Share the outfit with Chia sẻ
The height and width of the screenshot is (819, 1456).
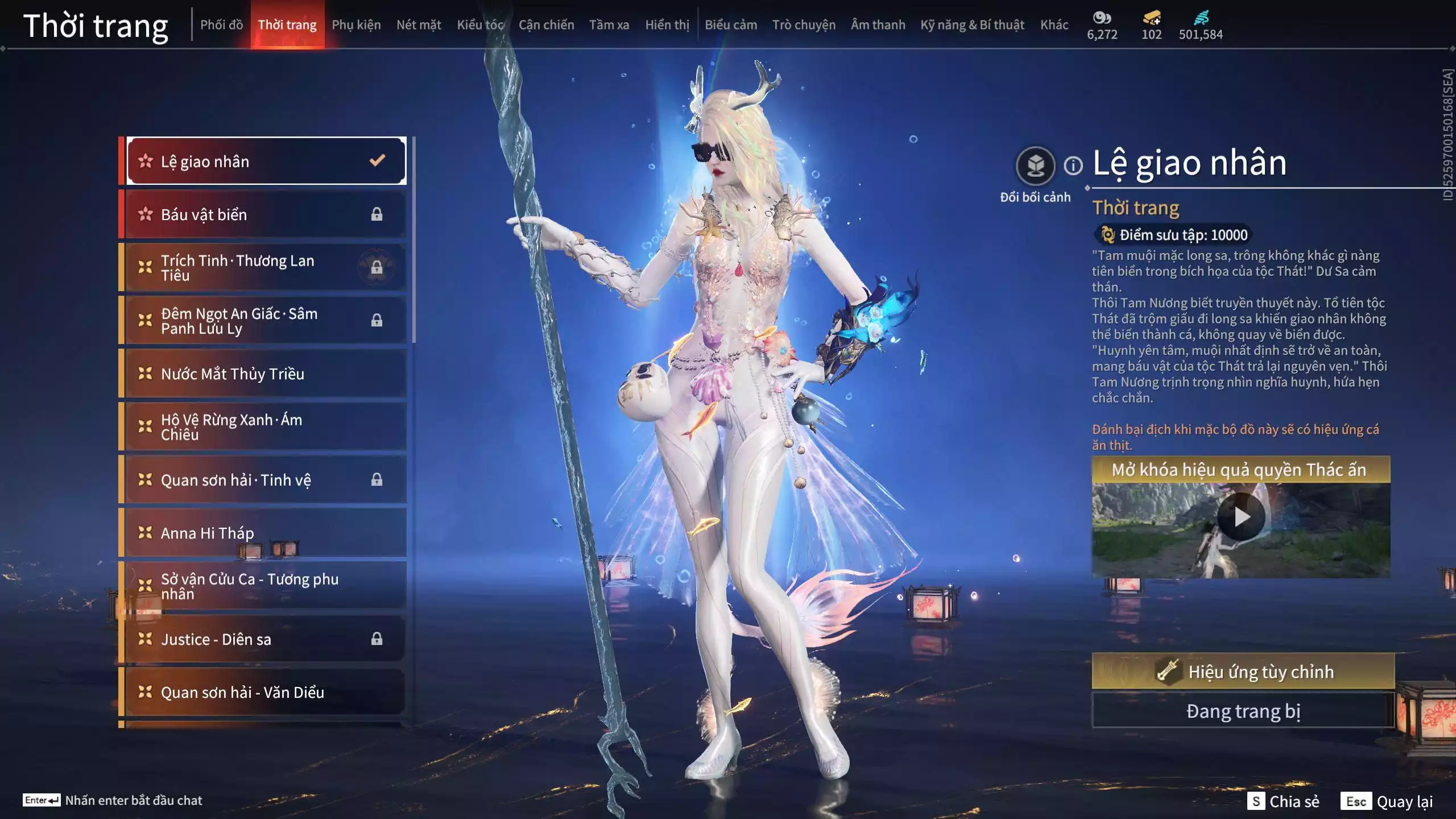click(1284, 801)
